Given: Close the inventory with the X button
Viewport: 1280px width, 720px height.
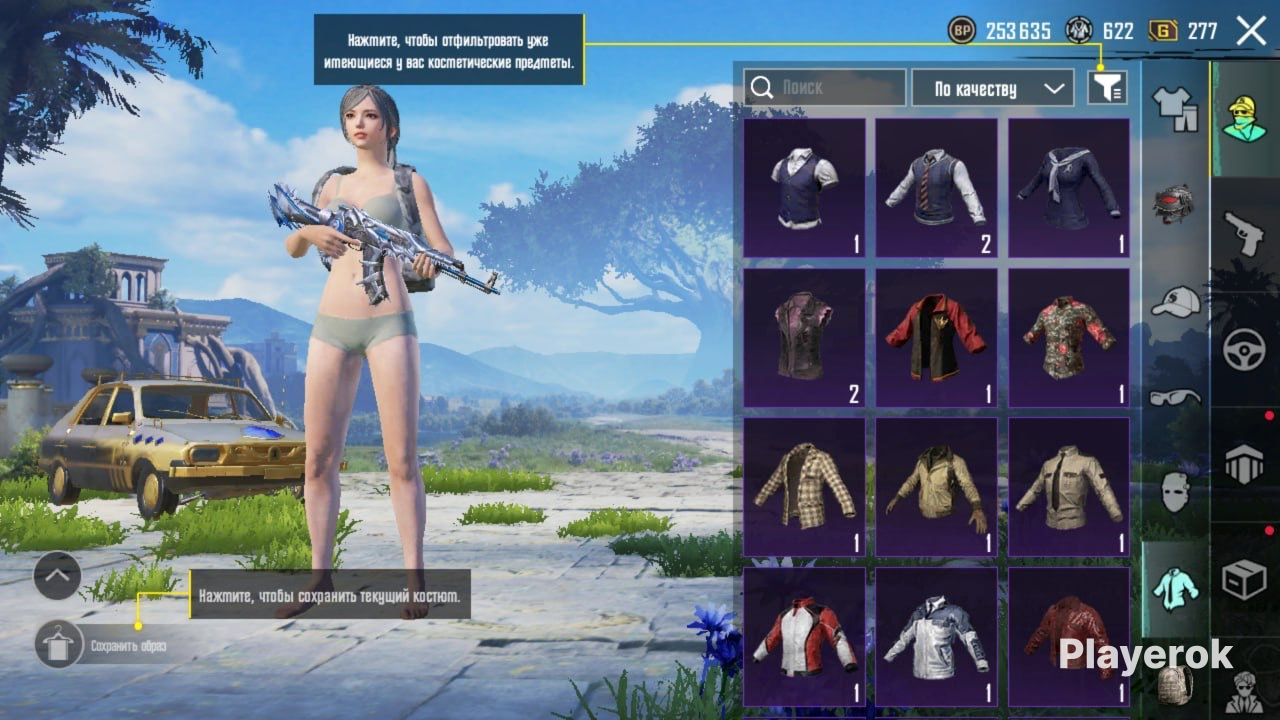Looking at the screenshot, I should 1251,31.
